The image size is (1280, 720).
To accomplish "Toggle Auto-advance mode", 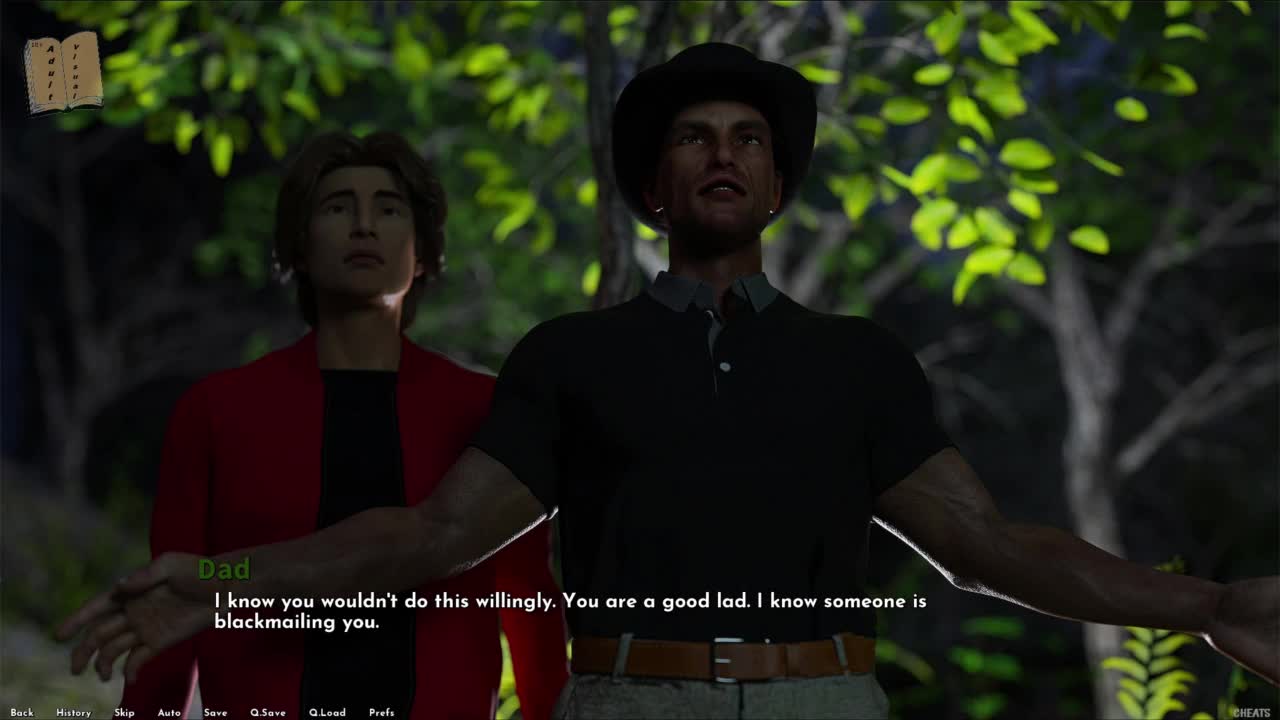I will click(x=169, y=713).
